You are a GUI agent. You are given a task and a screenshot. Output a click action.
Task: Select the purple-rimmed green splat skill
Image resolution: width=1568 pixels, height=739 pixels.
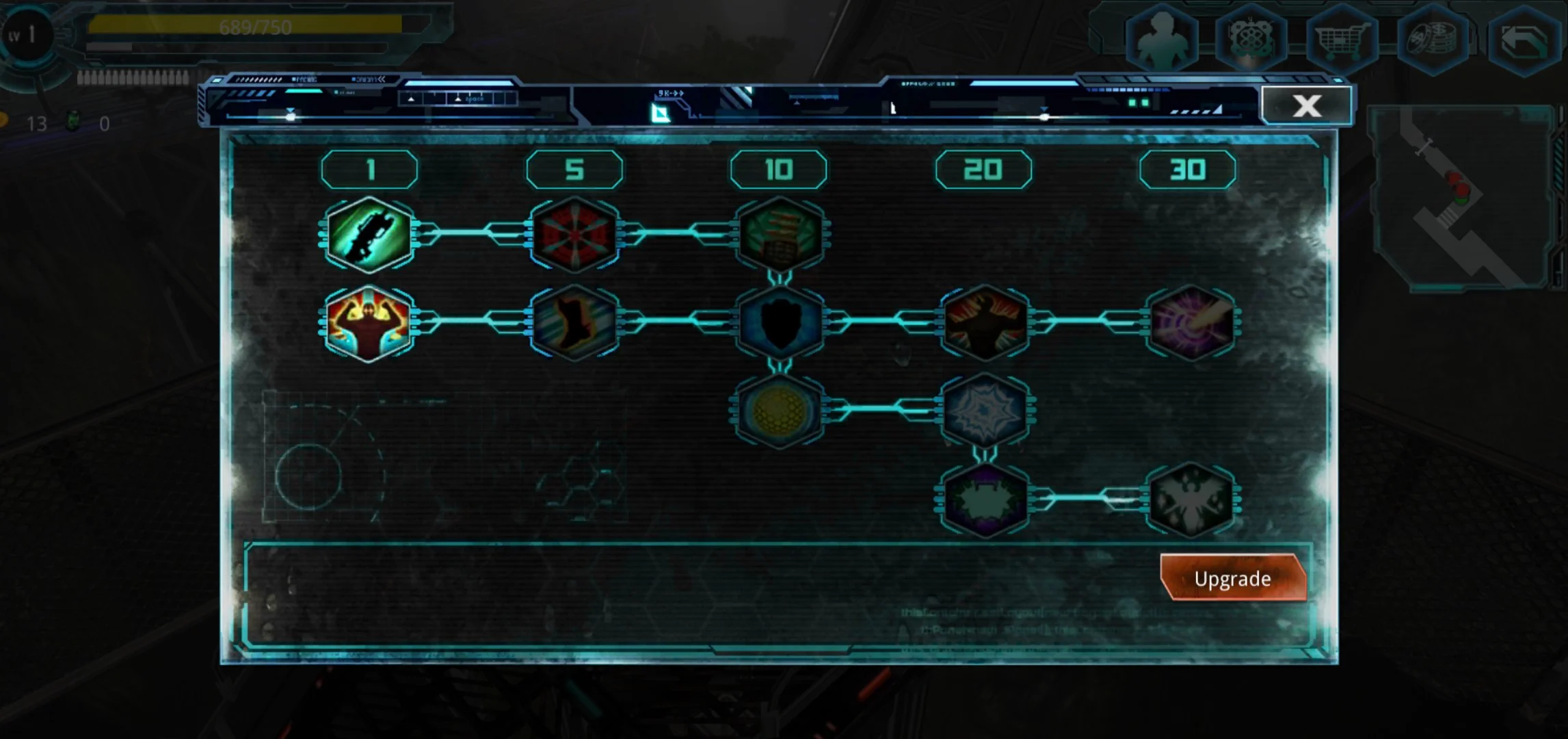[985, 500]
